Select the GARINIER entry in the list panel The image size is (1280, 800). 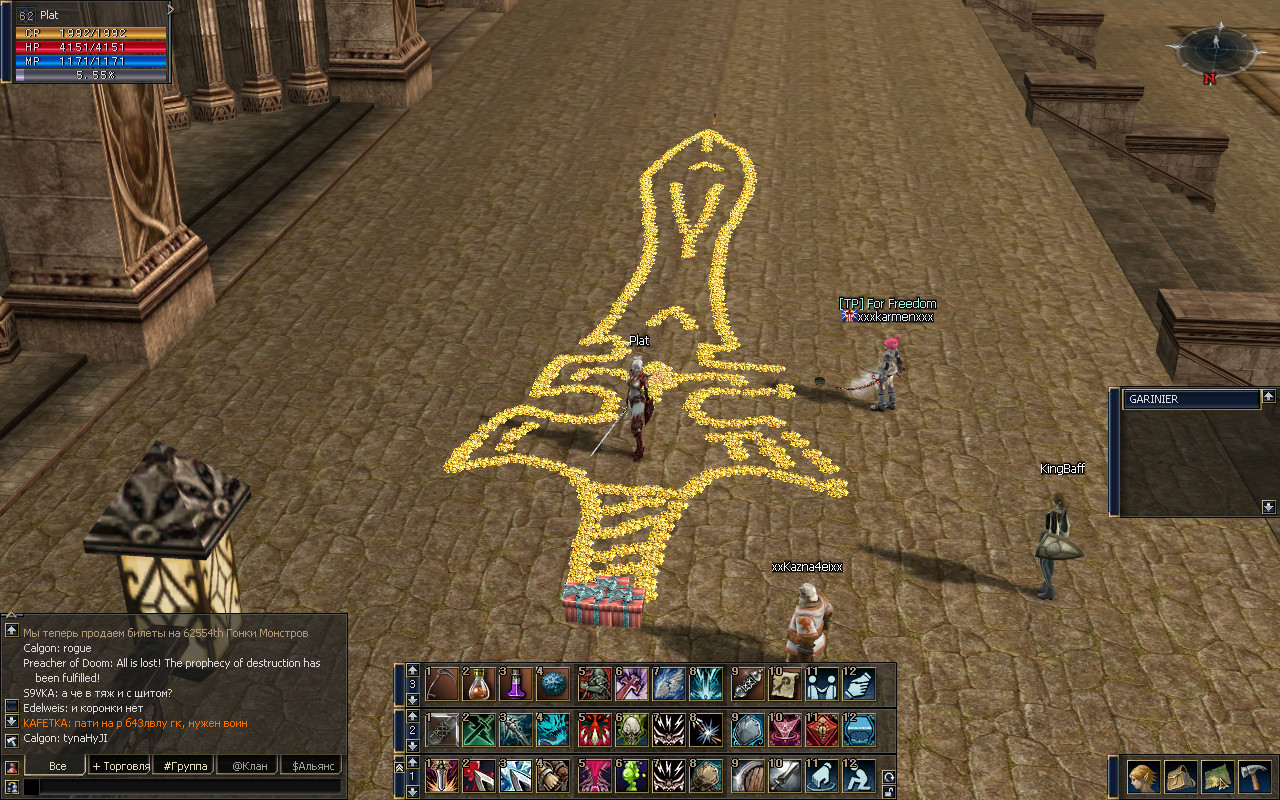pyautogui.click(x=1190, y=399)
